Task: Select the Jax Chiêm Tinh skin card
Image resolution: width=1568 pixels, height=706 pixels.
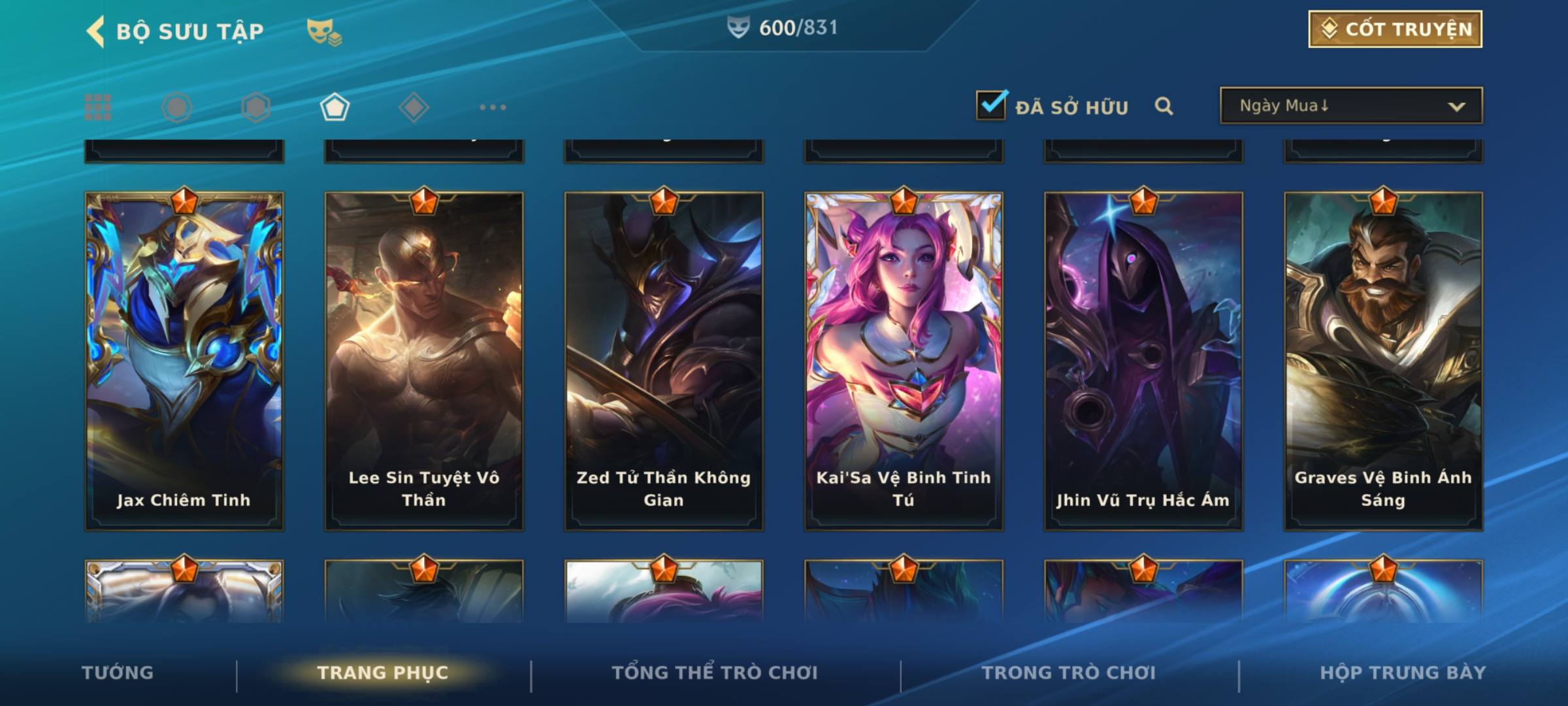Action: click(184, 360)
